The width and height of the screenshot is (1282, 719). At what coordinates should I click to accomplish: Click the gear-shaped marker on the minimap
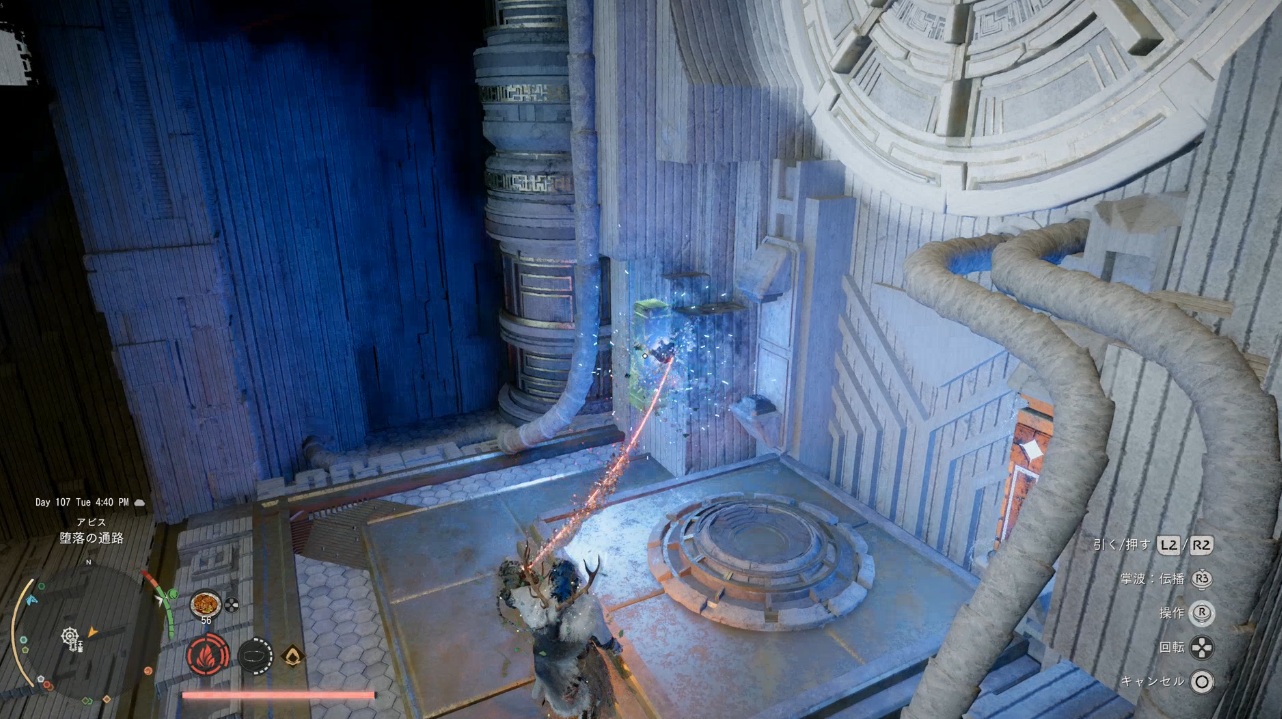click(x=70, y=636)
